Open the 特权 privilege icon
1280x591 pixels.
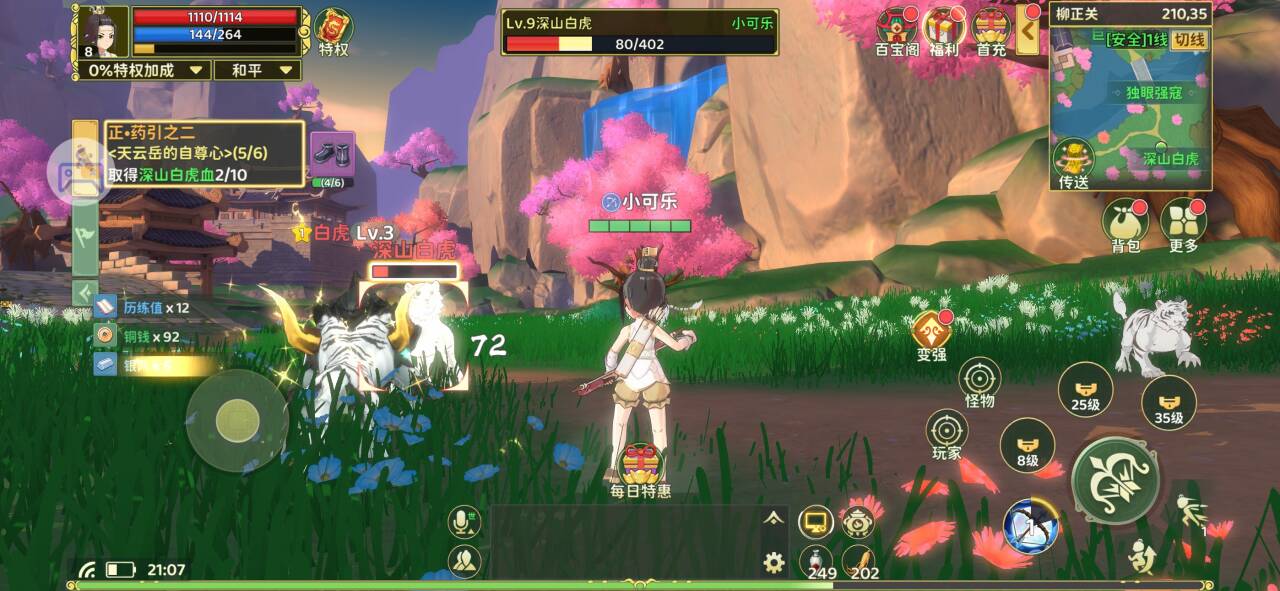334,30
